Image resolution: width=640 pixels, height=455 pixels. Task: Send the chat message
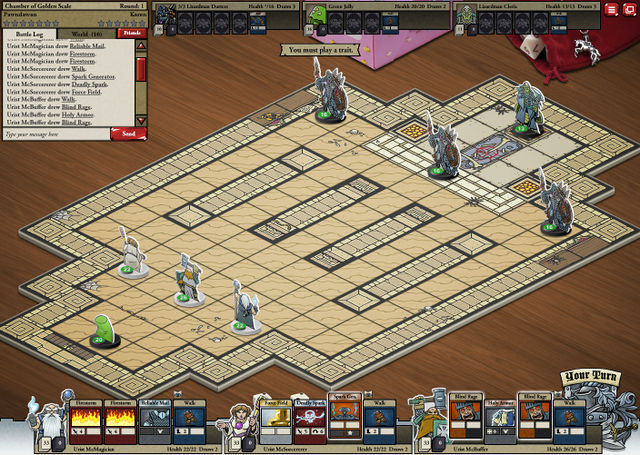(127, 133)
